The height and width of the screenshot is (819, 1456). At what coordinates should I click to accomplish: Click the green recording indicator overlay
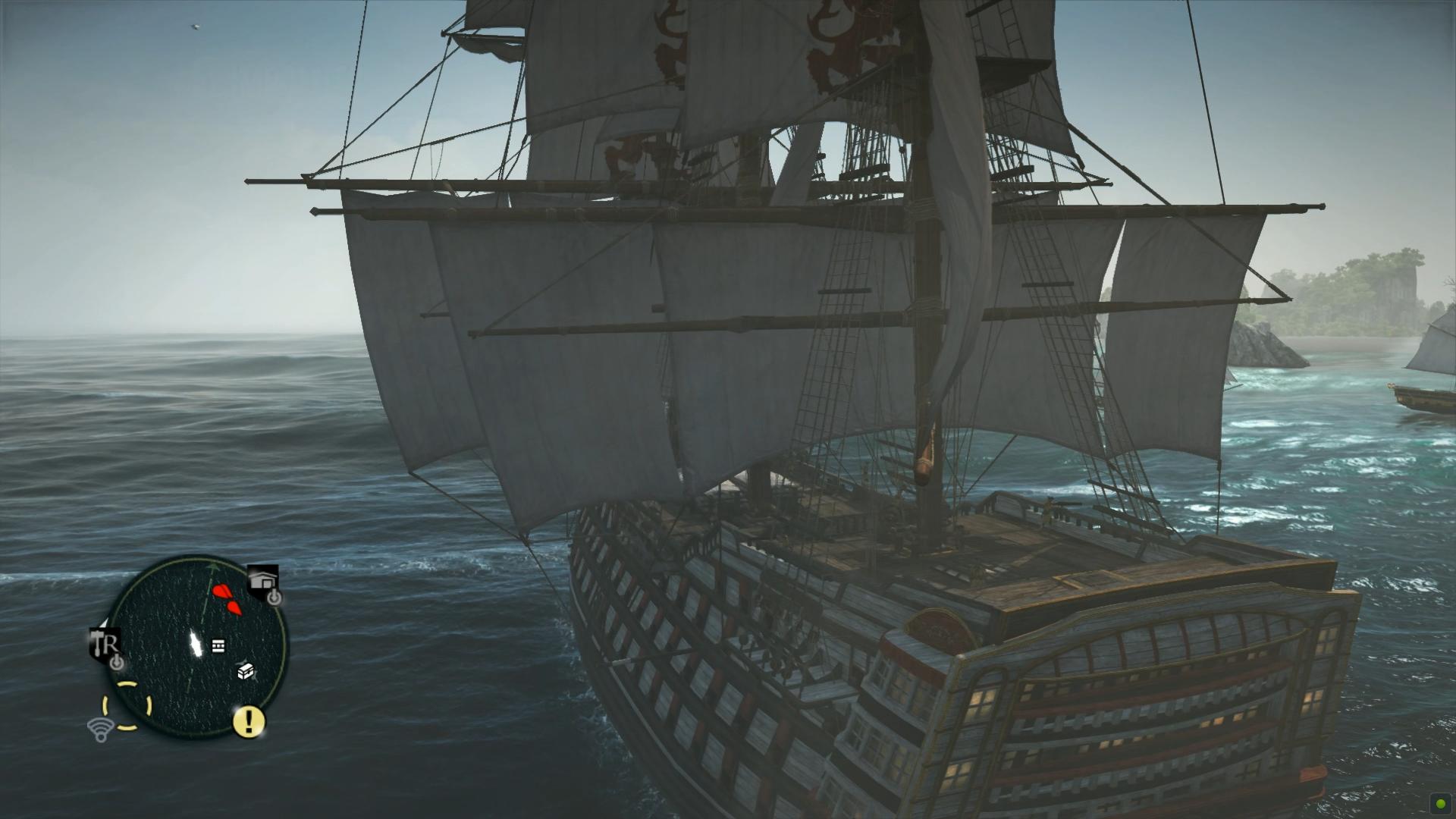(1439, 802)
